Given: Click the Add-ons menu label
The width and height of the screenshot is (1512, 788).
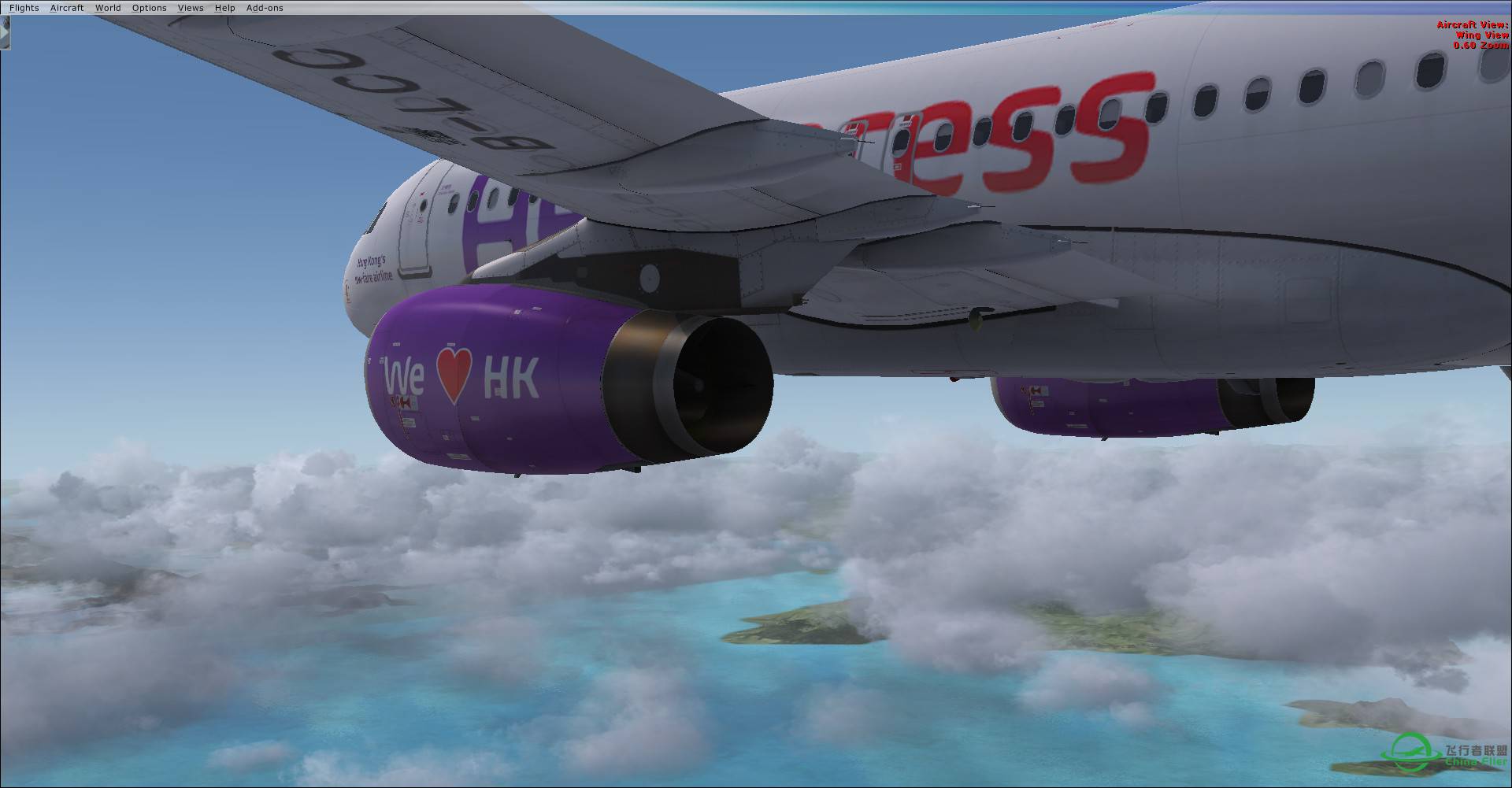Looking at the screenshot, I should pos(265,7).
